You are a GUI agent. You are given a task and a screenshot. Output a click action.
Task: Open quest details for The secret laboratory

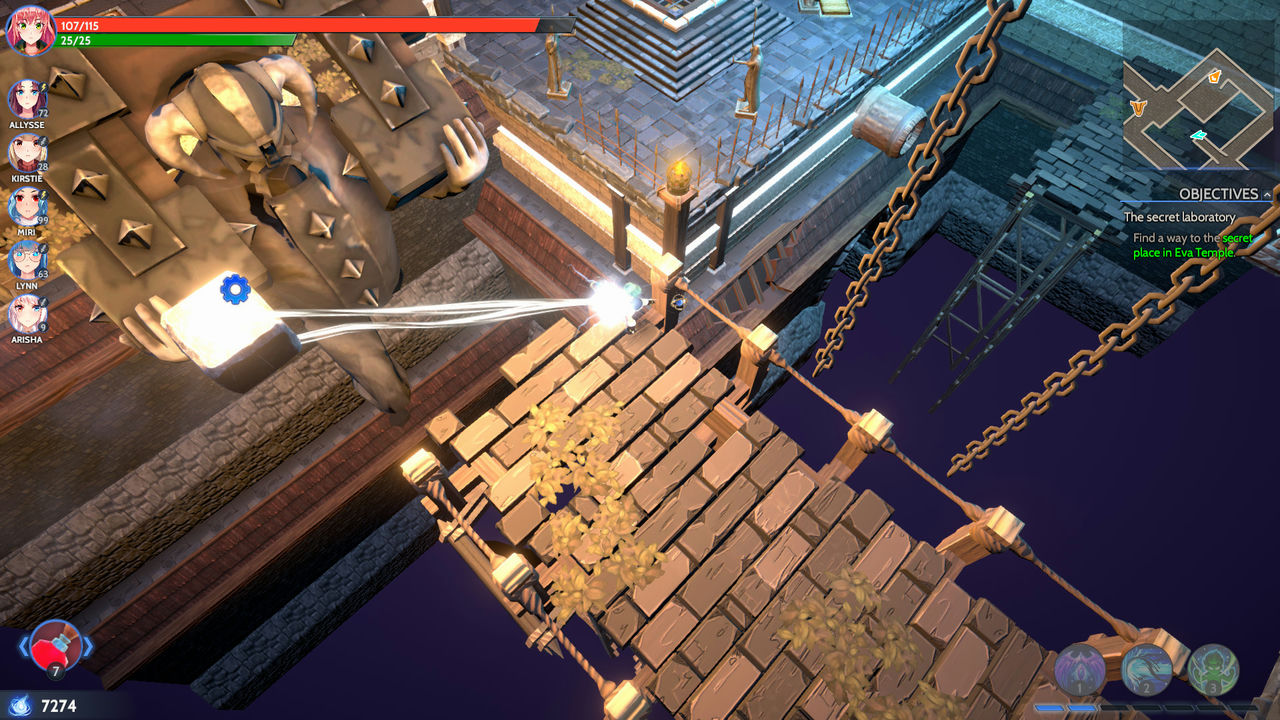(1182, 217)
